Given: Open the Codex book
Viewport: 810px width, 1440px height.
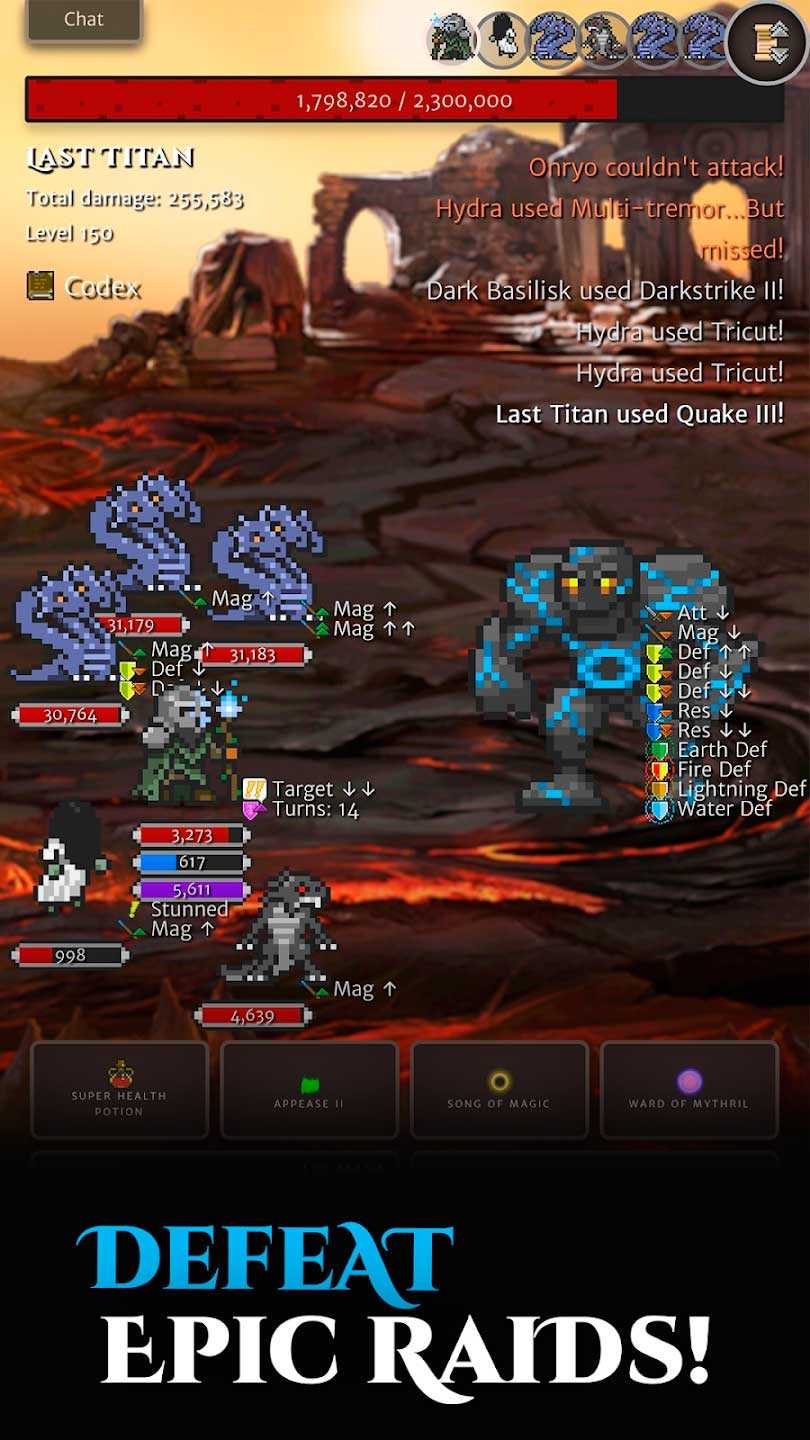Looking at the screenshot, I should tap(84, 288).
